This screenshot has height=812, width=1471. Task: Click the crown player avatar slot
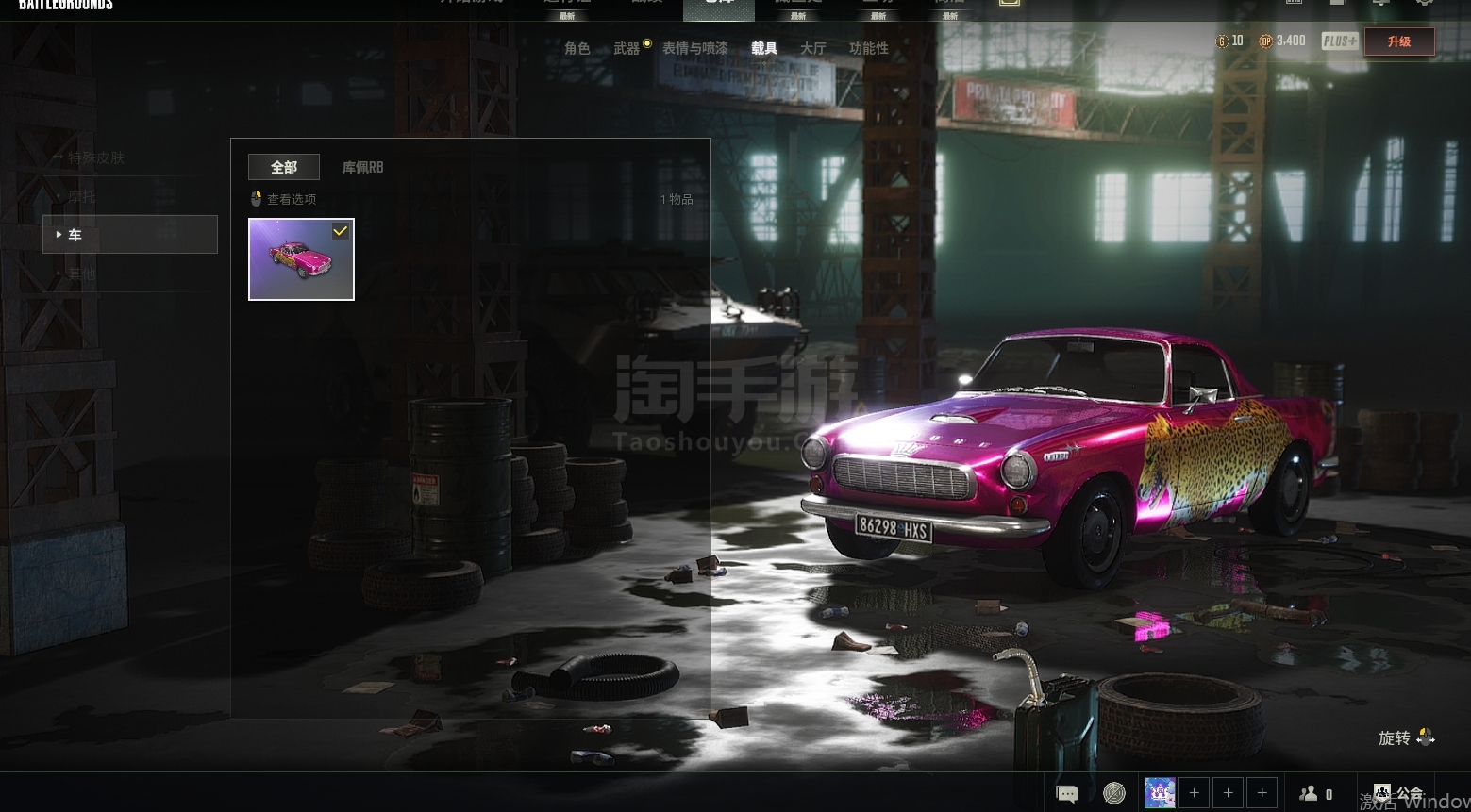tap(1160, 793)
